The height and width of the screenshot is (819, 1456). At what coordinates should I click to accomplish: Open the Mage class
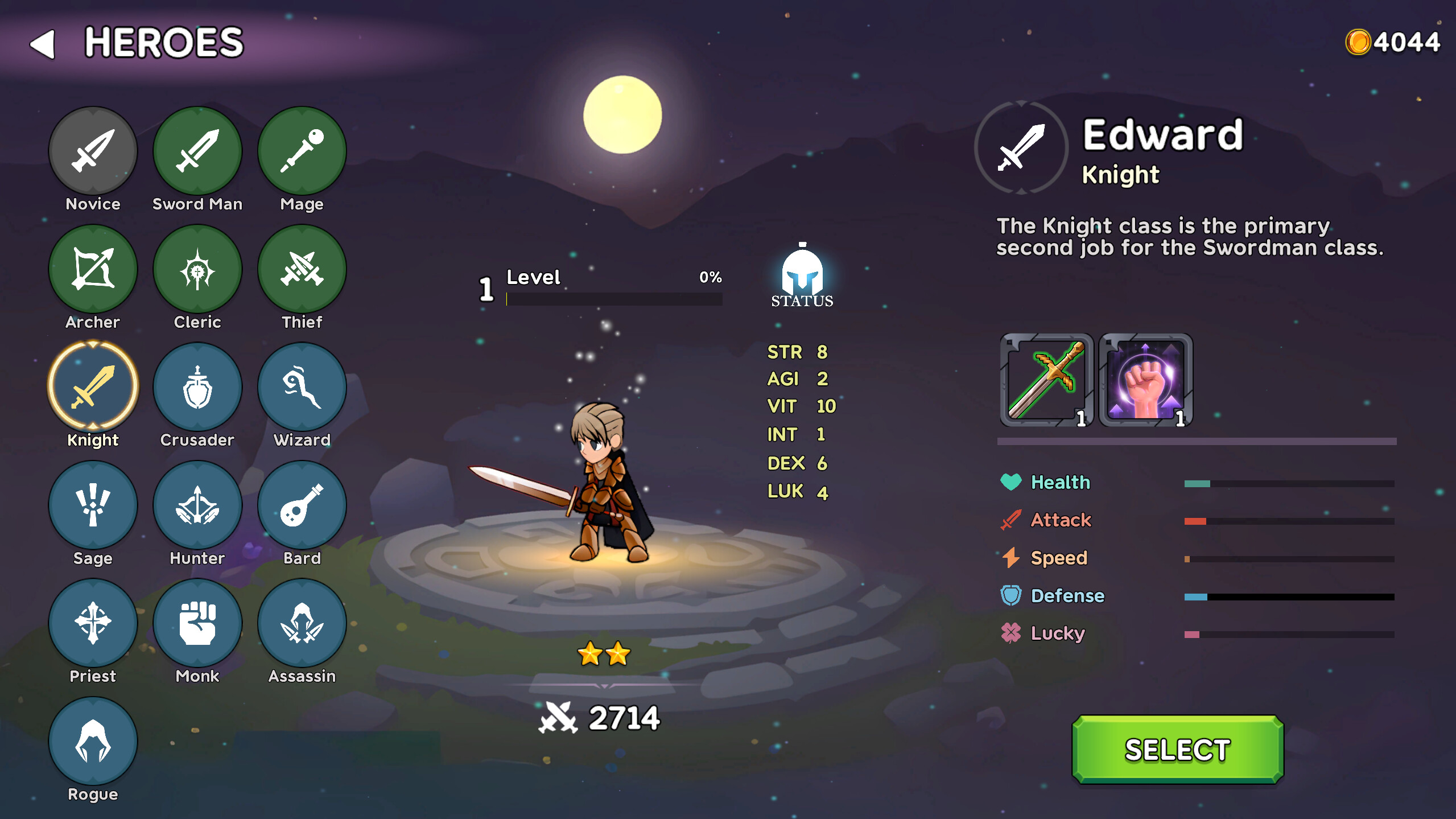tap(302, 150)
